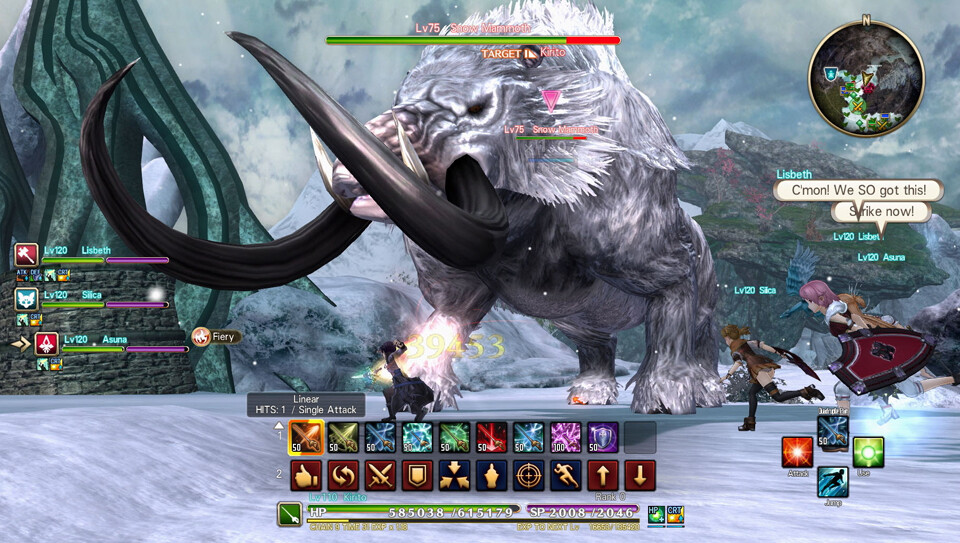Screen dimensions: 960x543
Task: Hit the orange Attack action button
Action: [x=797, y=452]
